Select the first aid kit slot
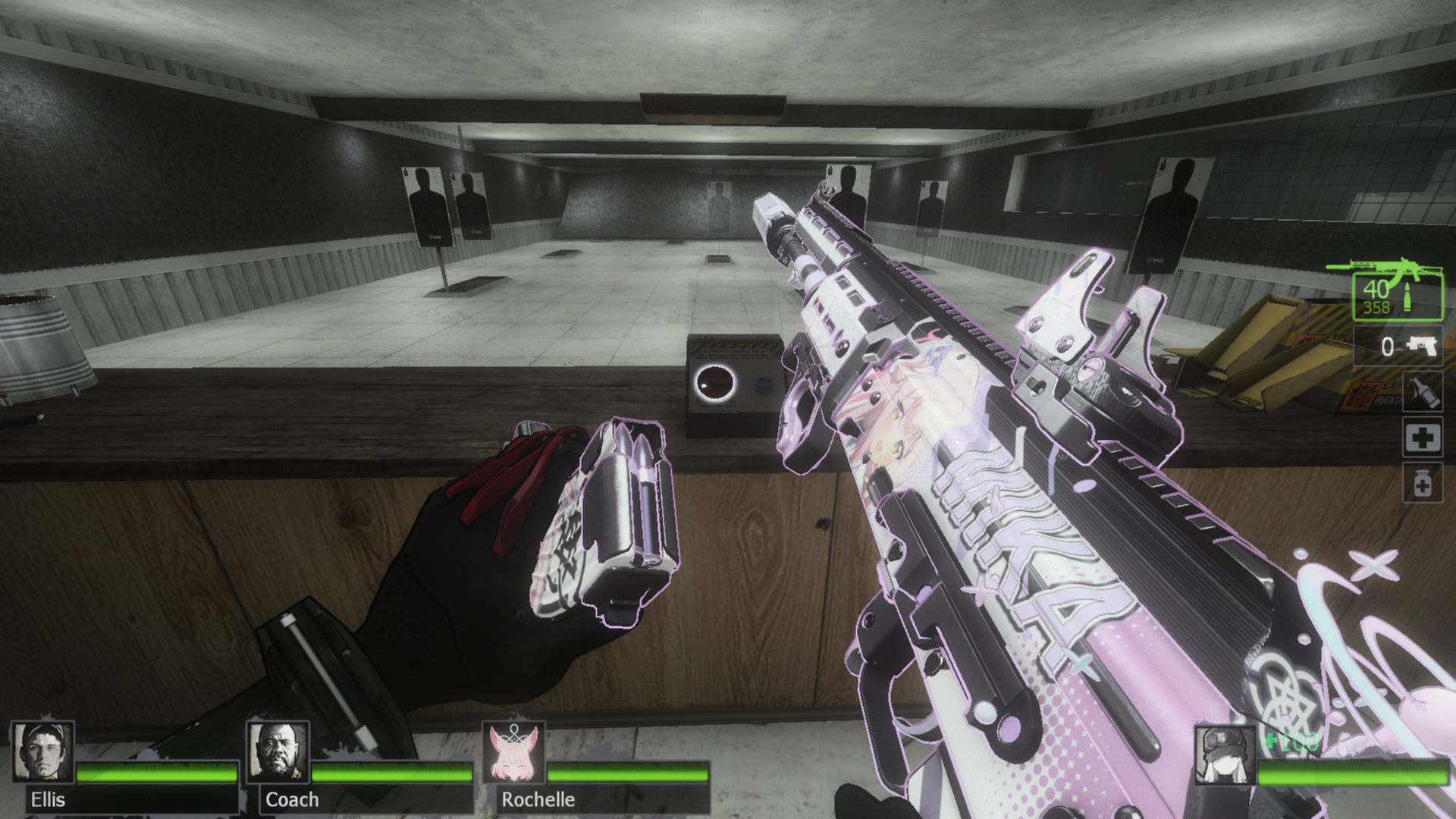The image size is (1456, 819). (x=1422, y=438)
